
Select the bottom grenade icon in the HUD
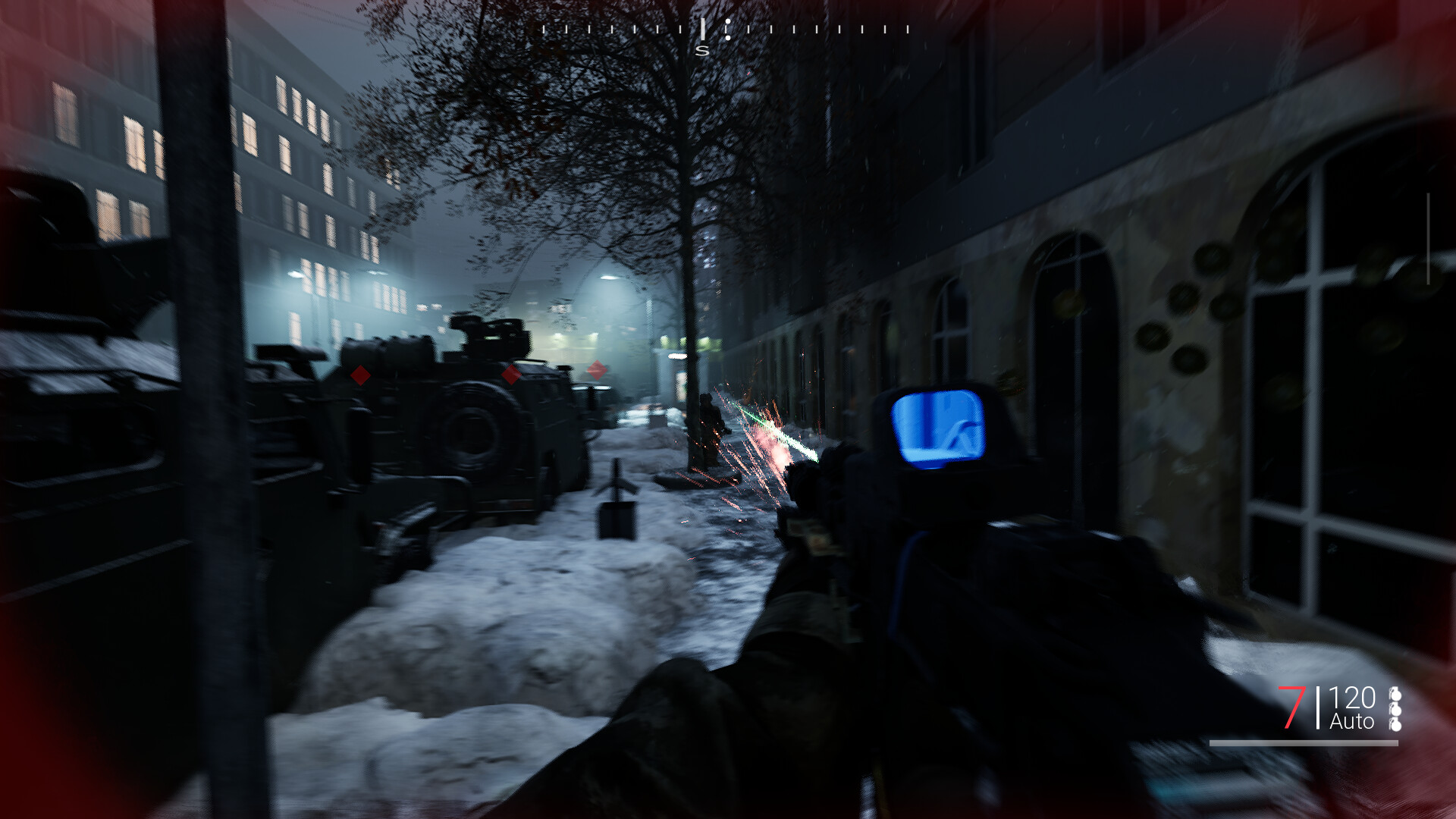pos(1396,724)
